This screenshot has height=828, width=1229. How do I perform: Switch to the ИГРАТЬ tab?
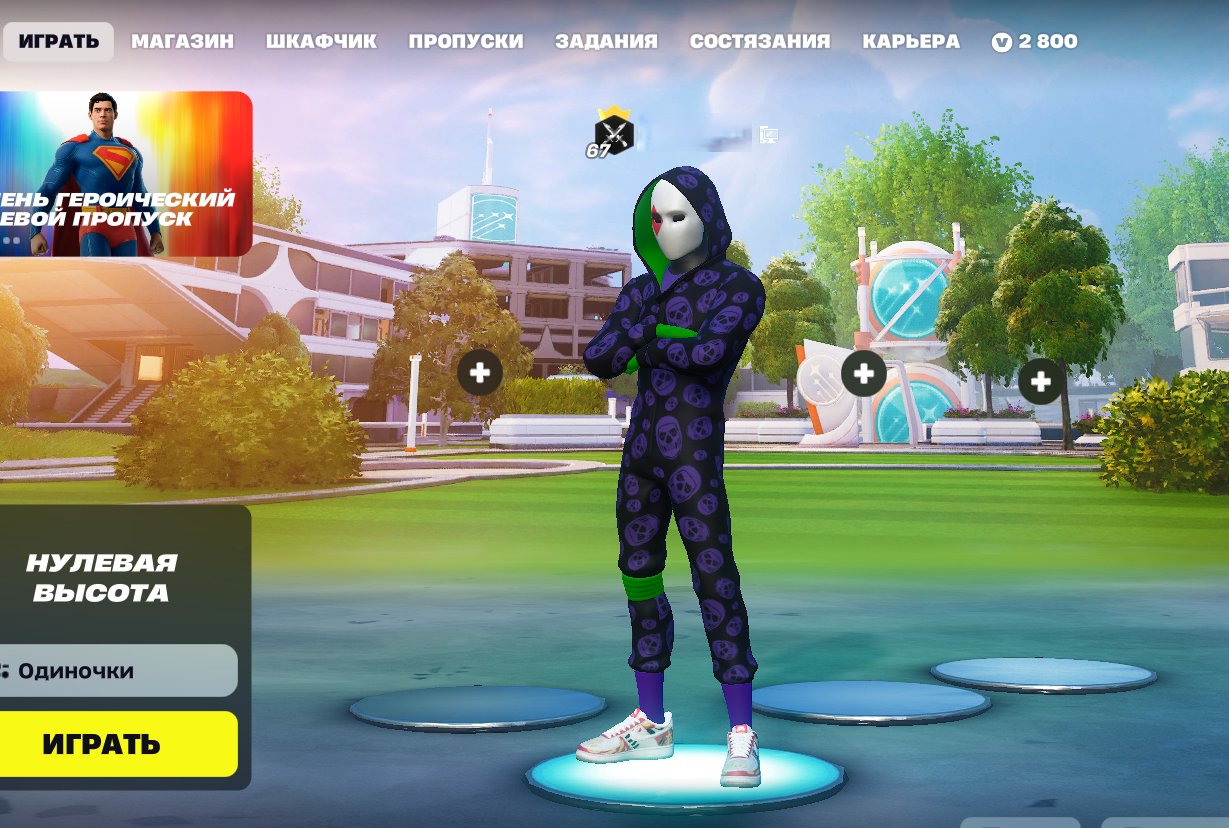click(x=58, y=42)
